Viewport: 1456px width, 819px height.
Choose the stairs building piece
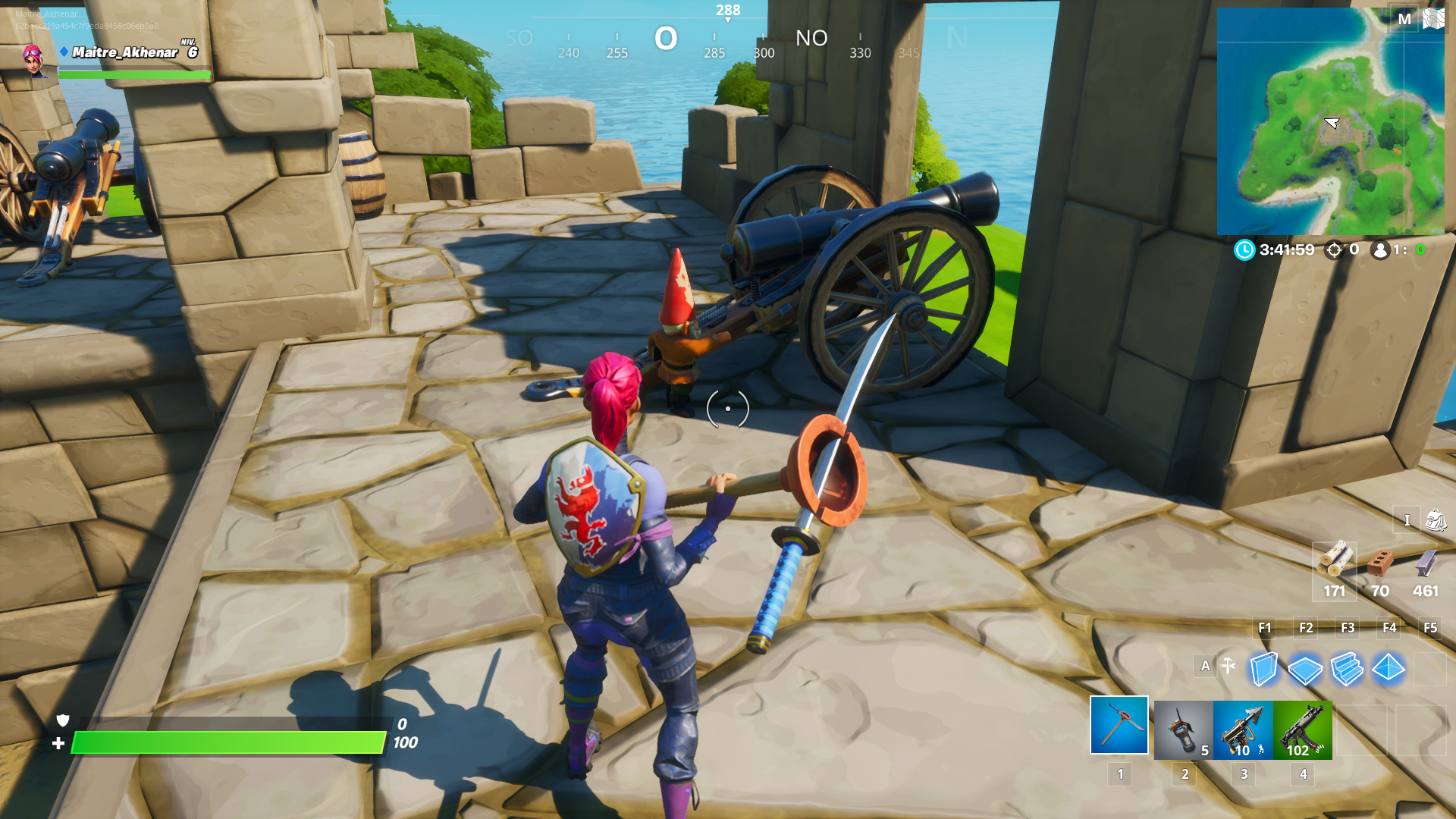[x=1347, y=670]
